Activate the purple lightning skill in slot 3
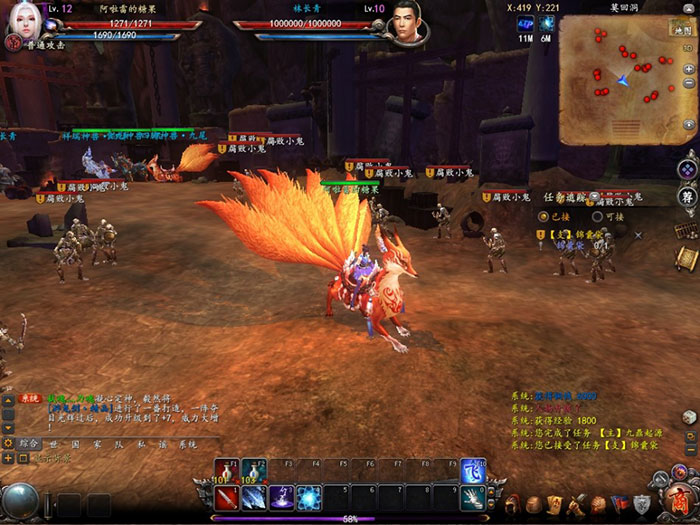 pyautogui.click(x=281, y=497)
